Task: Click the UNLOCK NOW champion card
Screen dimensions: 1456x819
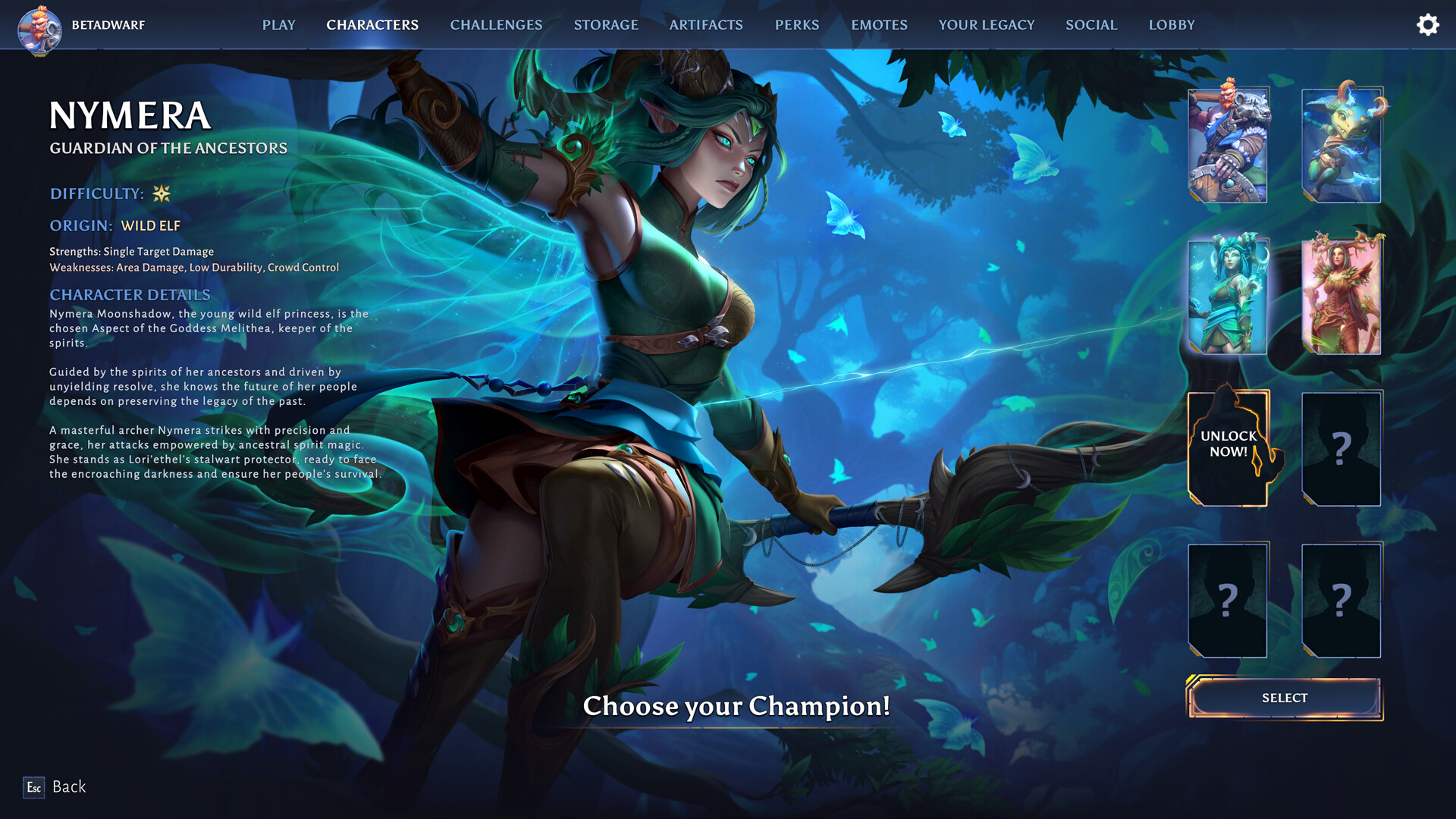Action: pos(1228,447)
